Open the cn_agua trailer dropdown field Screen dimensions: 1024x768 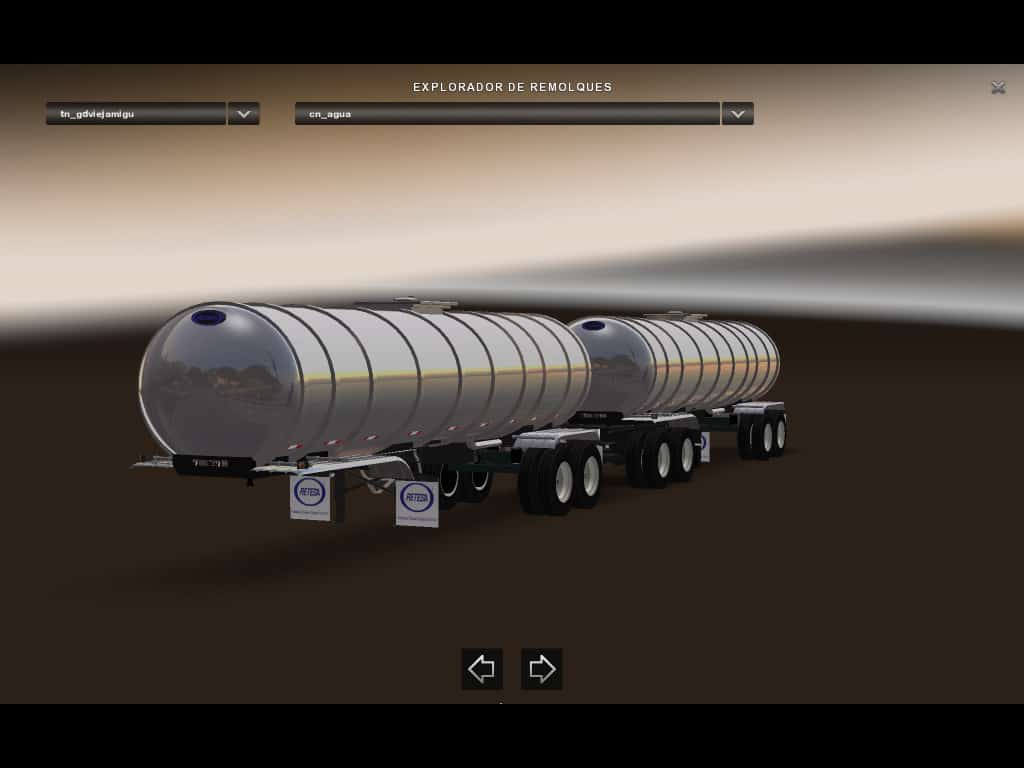click(507, 114)
